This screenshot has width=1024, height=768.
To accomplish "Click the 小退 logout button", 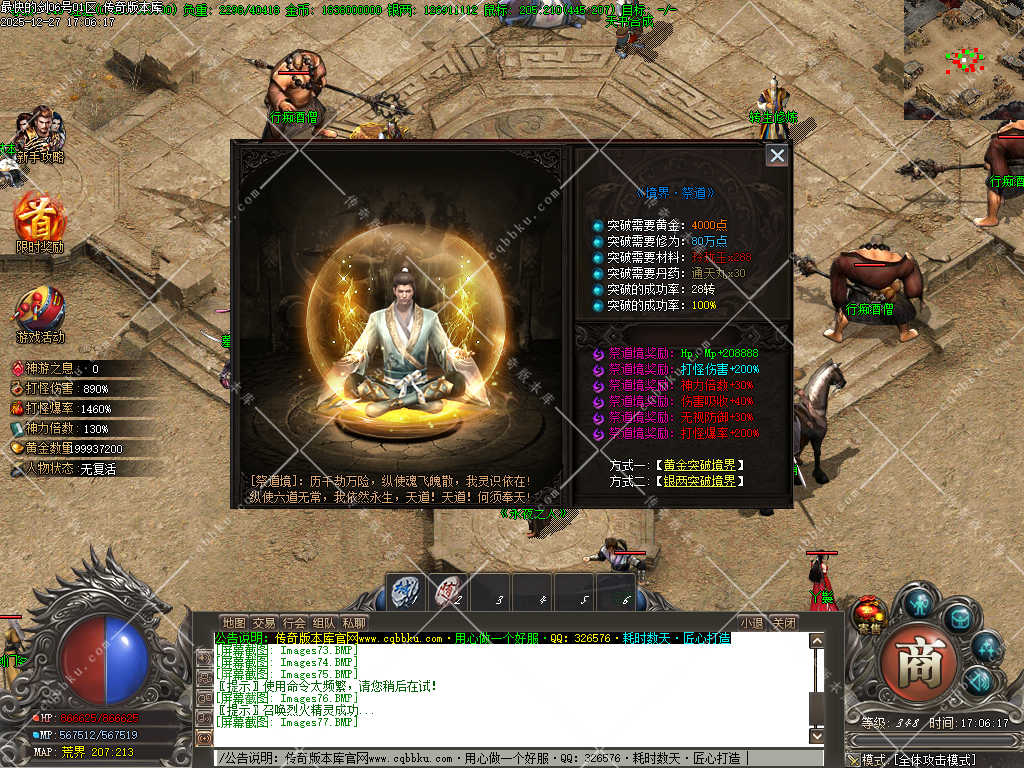I will (x=752, y=623).
